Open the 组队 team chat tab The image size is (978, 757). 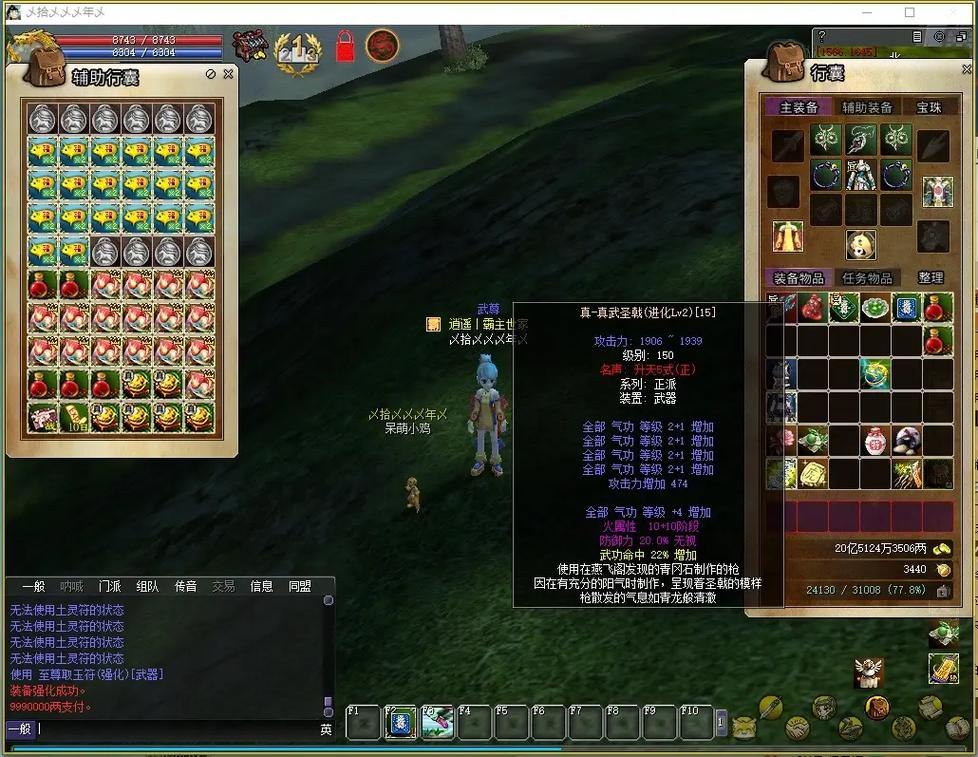pyautogui.click(x=147, y=586)
